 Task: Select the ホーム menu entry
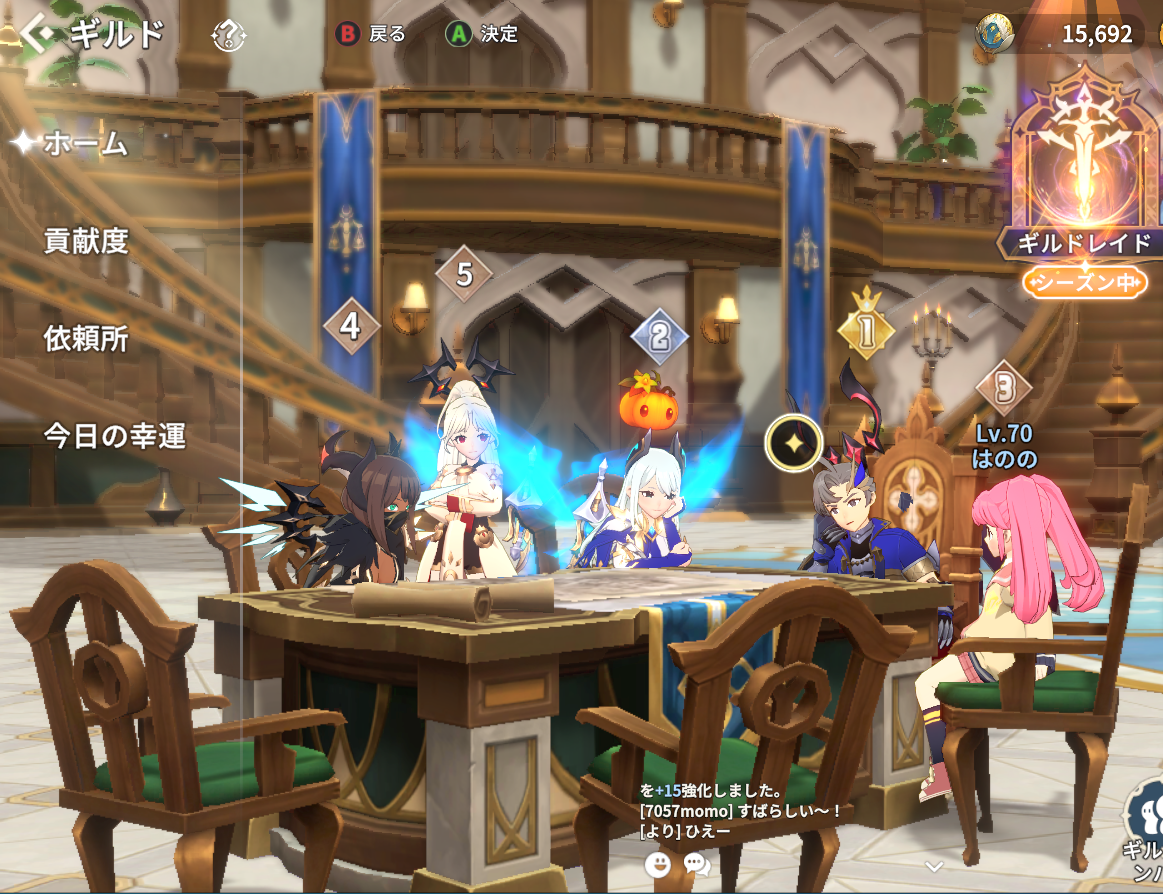(85, 143)
